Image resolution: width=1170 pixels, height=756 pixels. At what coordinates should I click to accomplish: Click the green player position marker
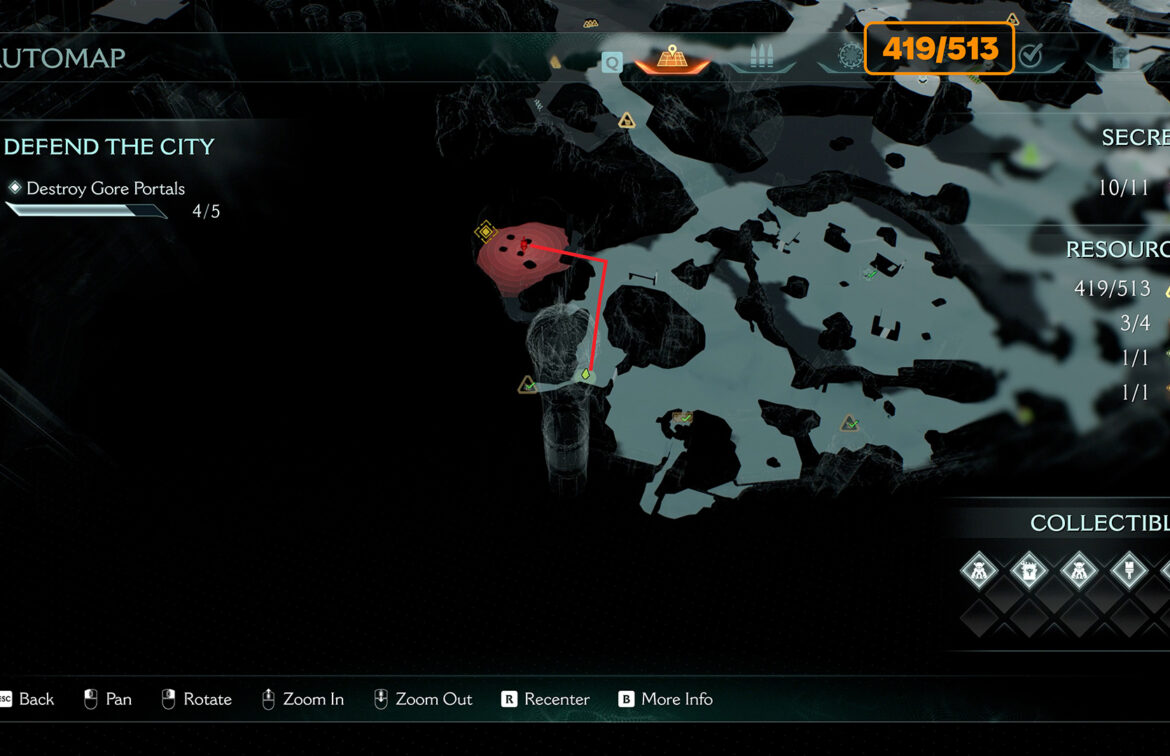point(586,375)
